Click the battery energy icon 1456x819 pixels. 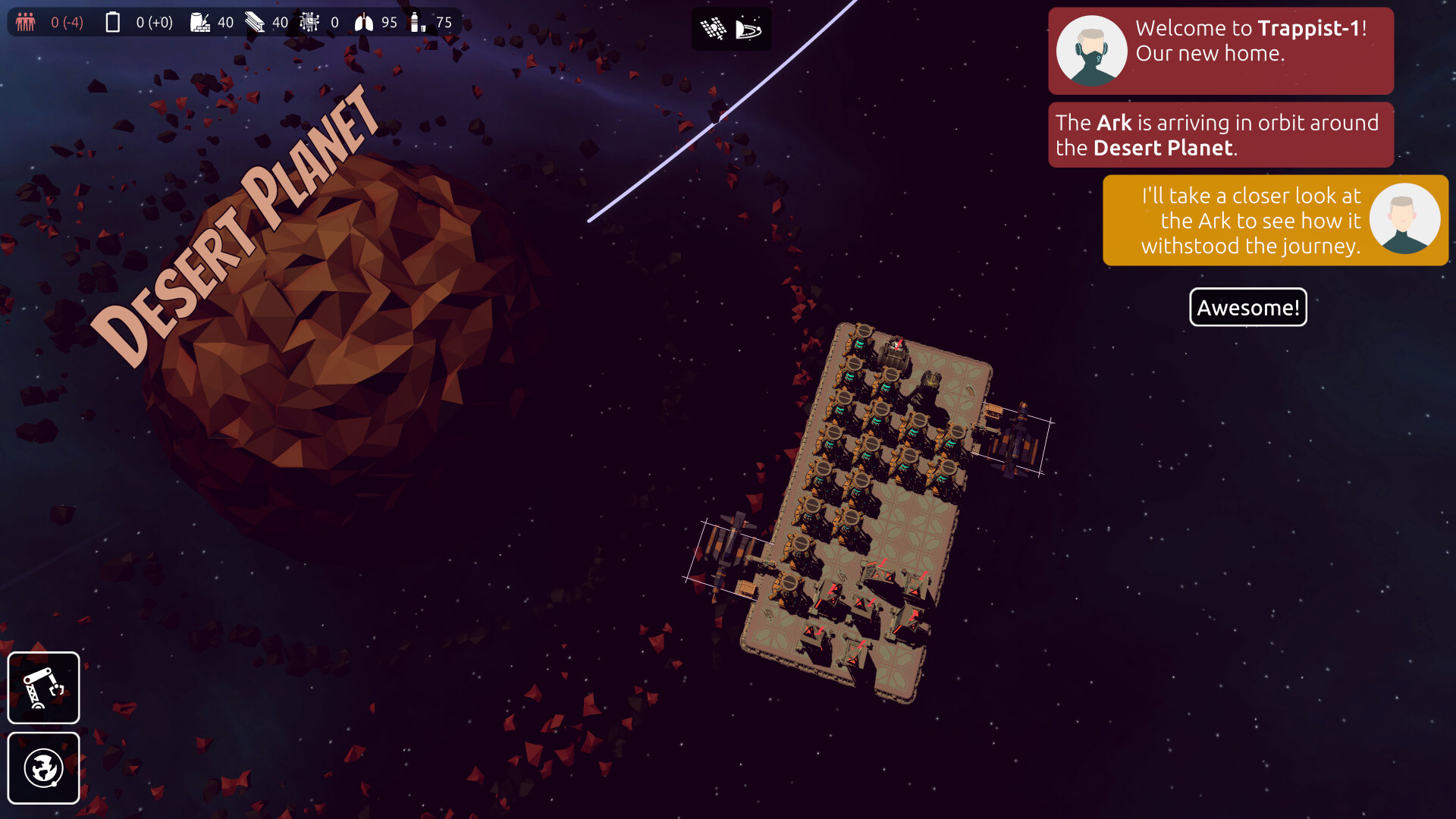pyautogui.click(x=112, y=22)
